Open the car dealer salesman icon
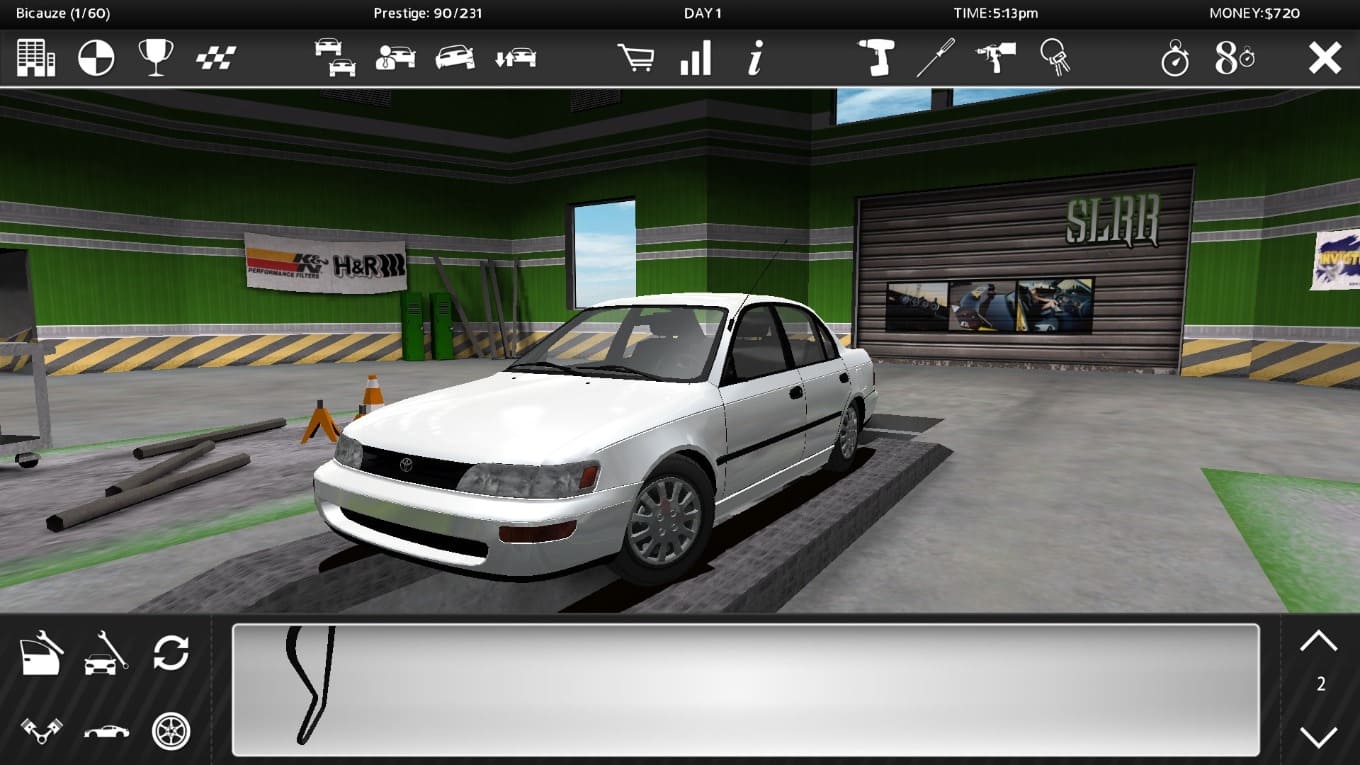 (x=395, y=58)
